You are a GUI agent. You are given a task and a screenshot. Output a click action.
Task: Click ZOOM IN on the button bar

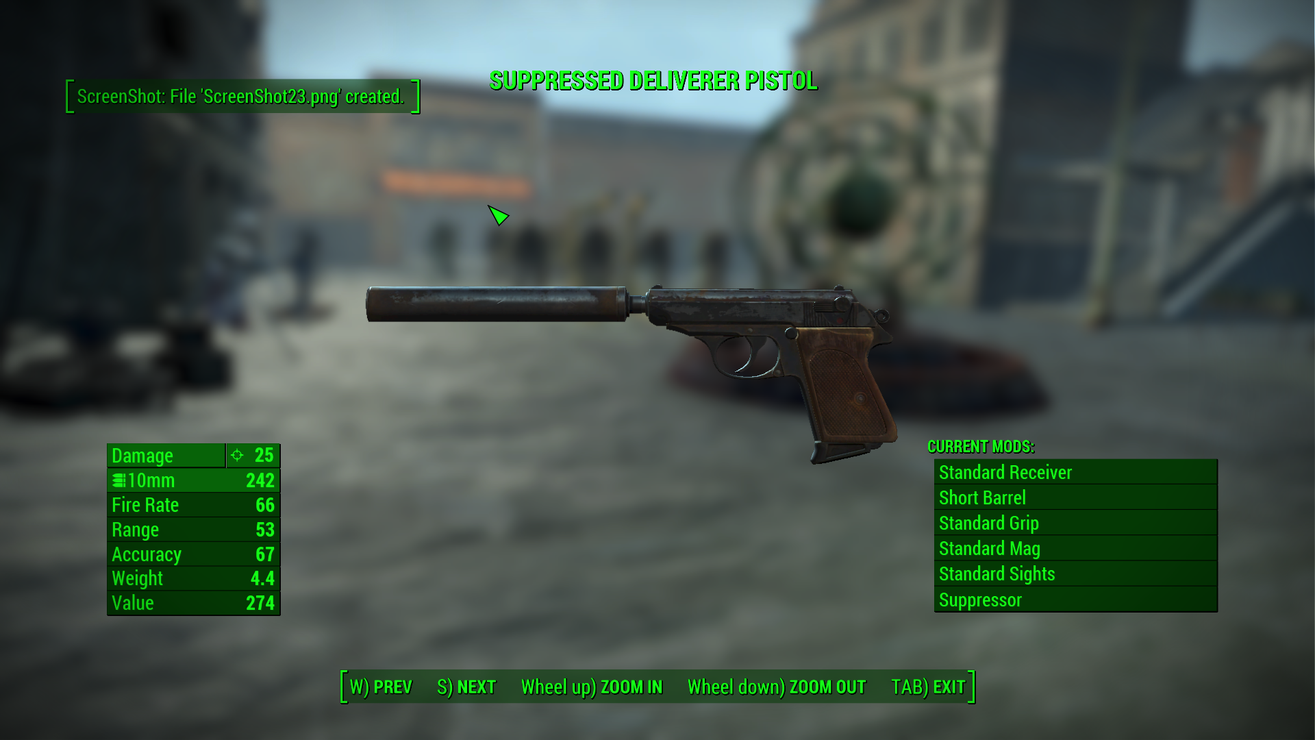click(591, 687)
